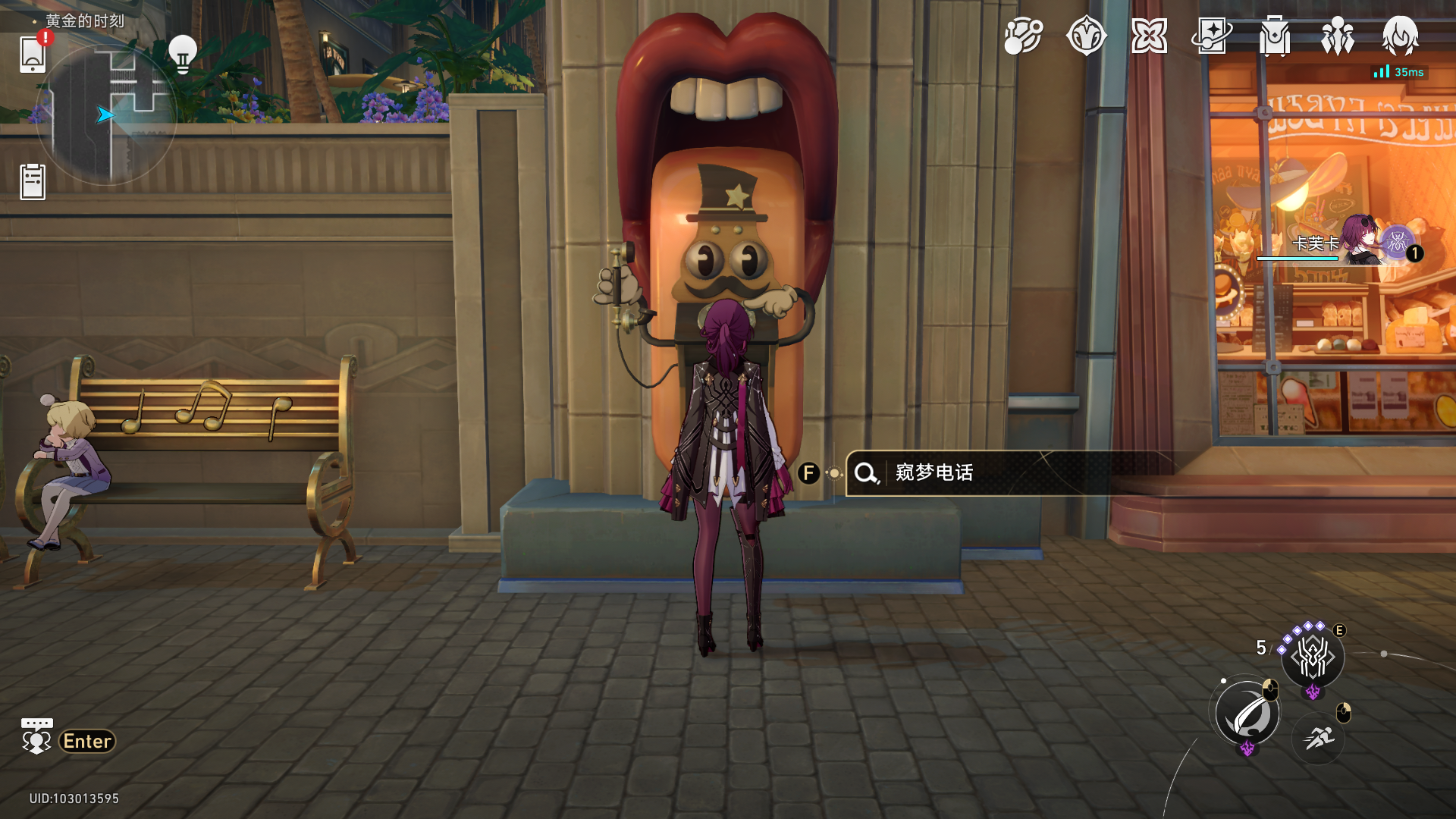This screenshot has height=819, width=1456.
Task: Open the star card warp icon
Action: (x=1211, y=36)
